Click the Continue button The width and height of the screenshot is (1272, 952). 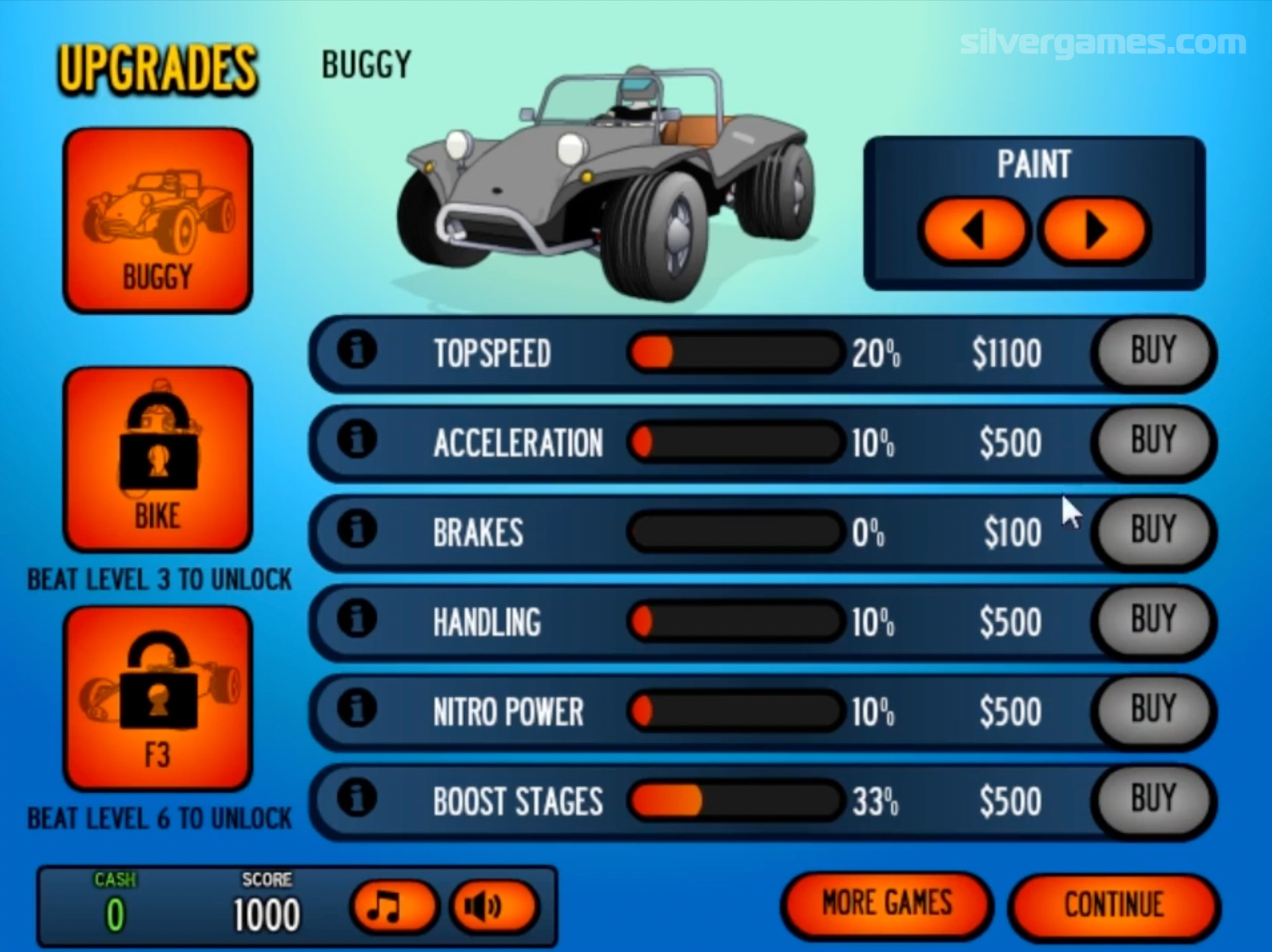[1114, 904]
